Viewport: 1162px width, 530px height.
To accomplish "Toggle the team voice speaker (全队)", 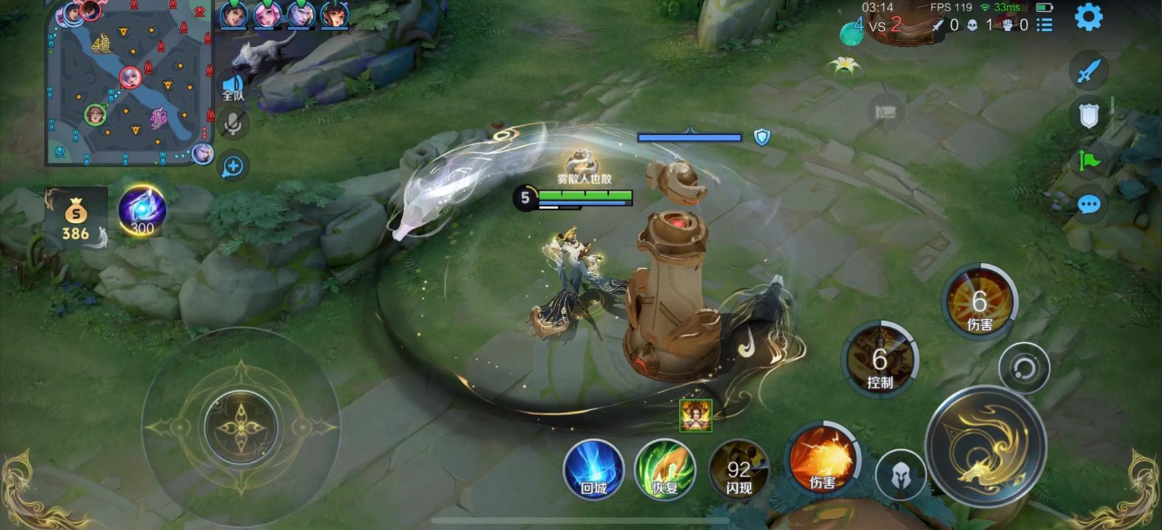I will point(233,86).
